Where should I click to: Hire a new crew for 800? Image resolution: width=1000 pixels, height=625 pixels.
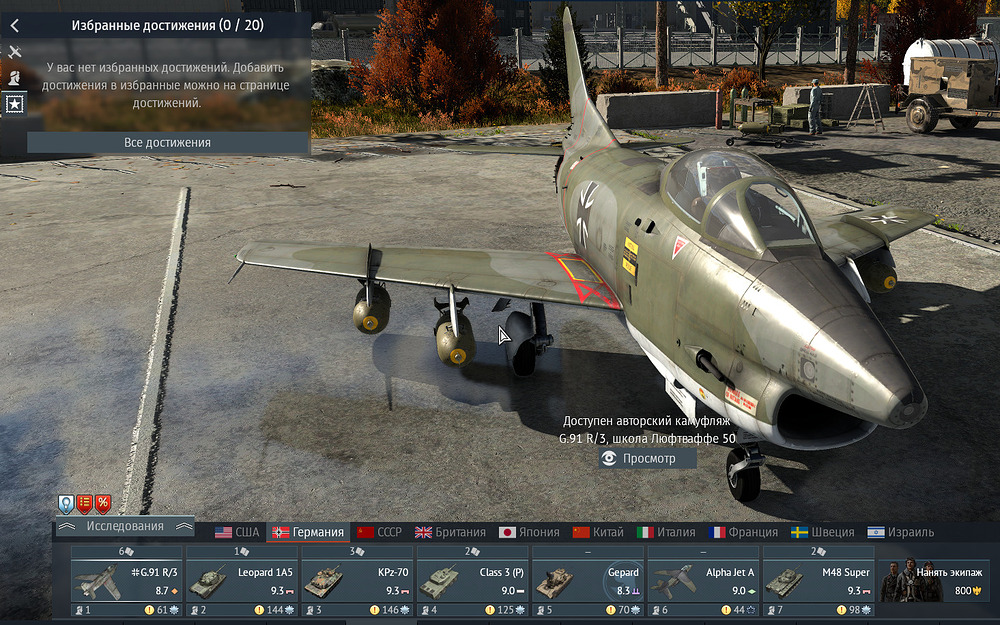(936, 580)
